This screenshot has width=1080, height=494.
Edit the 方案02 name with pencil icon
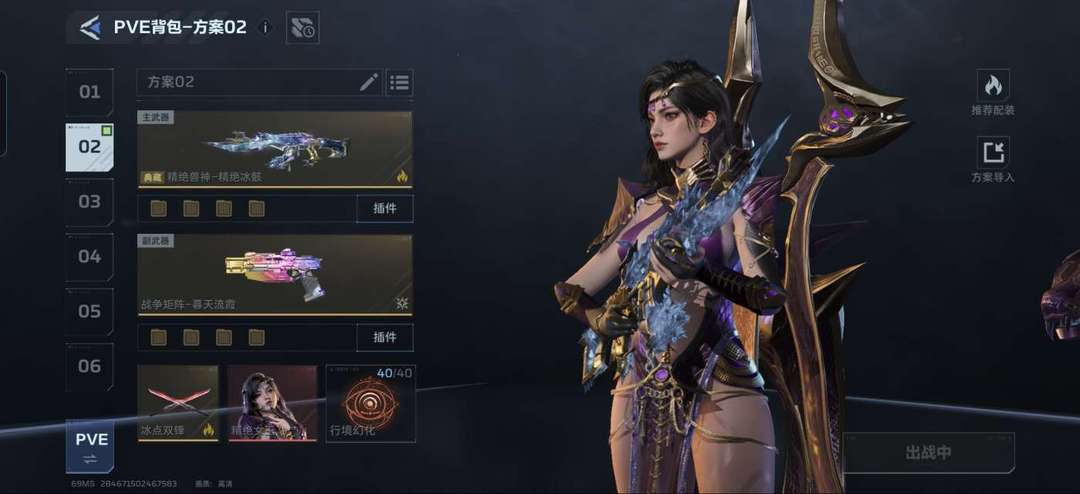(369, 82)
